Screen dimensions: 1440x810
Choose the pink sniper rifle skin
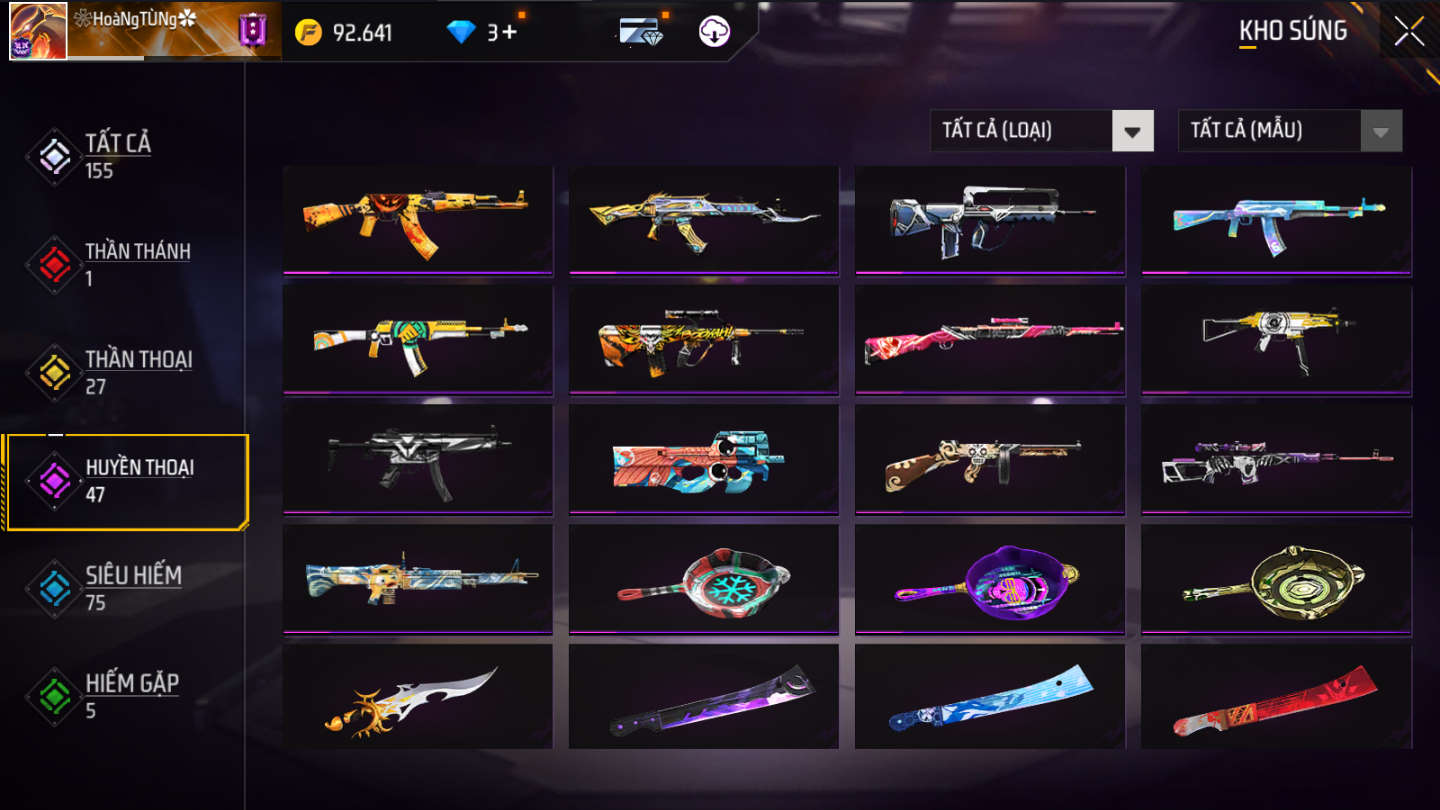(x=990, y=339)
